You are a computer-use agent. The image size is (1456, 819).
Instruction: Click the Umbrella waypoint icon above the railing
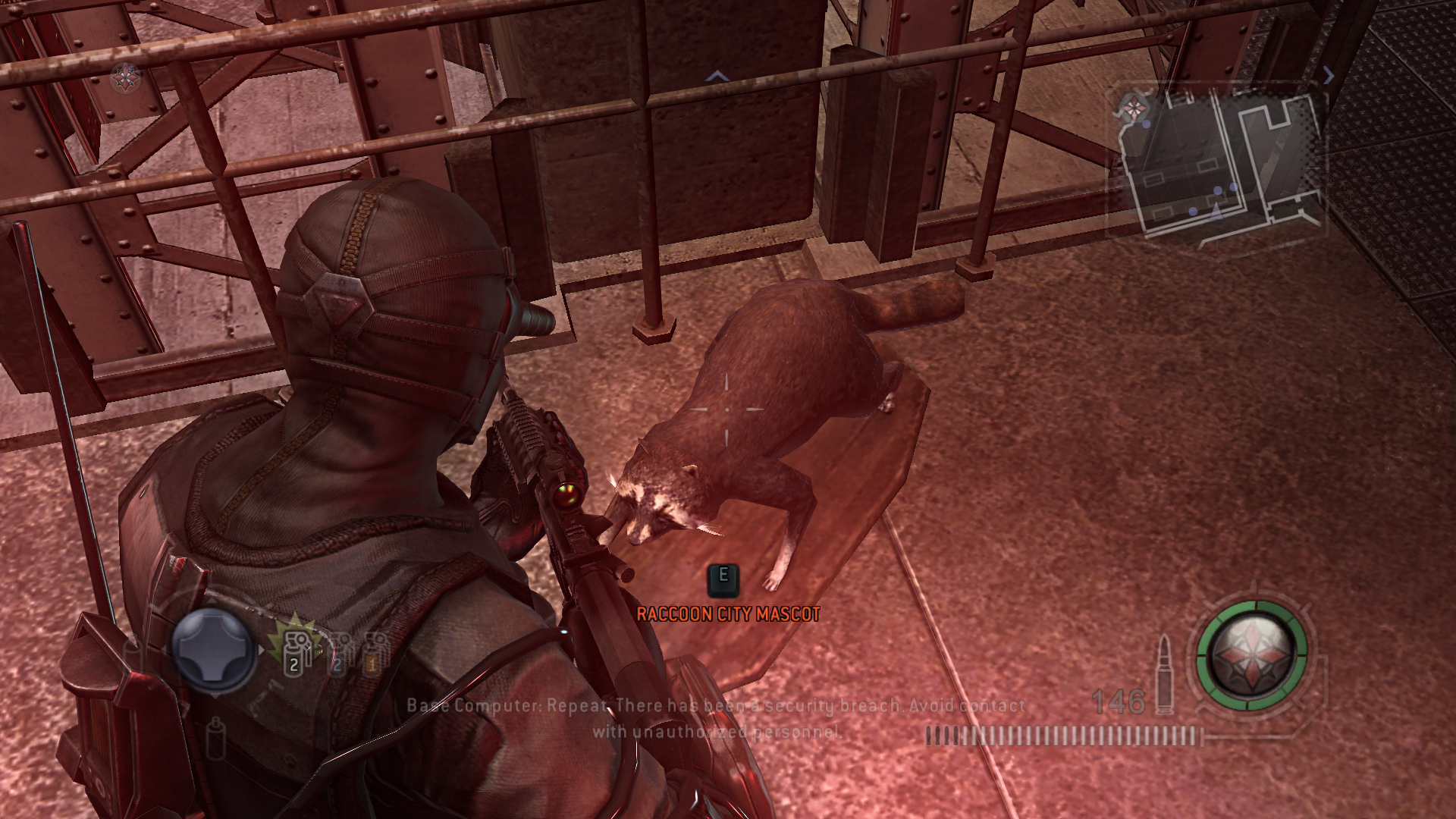click(x=126, y=76)
